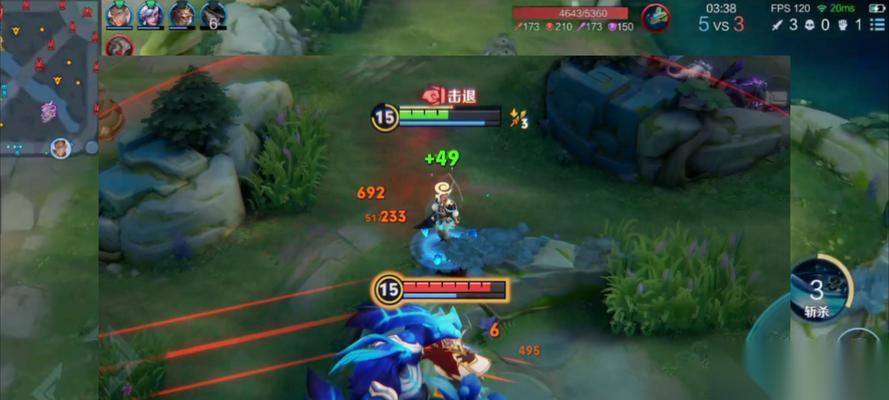Tap the round portrait on the minimap's bottom edge
Viewport: 889px width, 400px height.
point(60,148)
